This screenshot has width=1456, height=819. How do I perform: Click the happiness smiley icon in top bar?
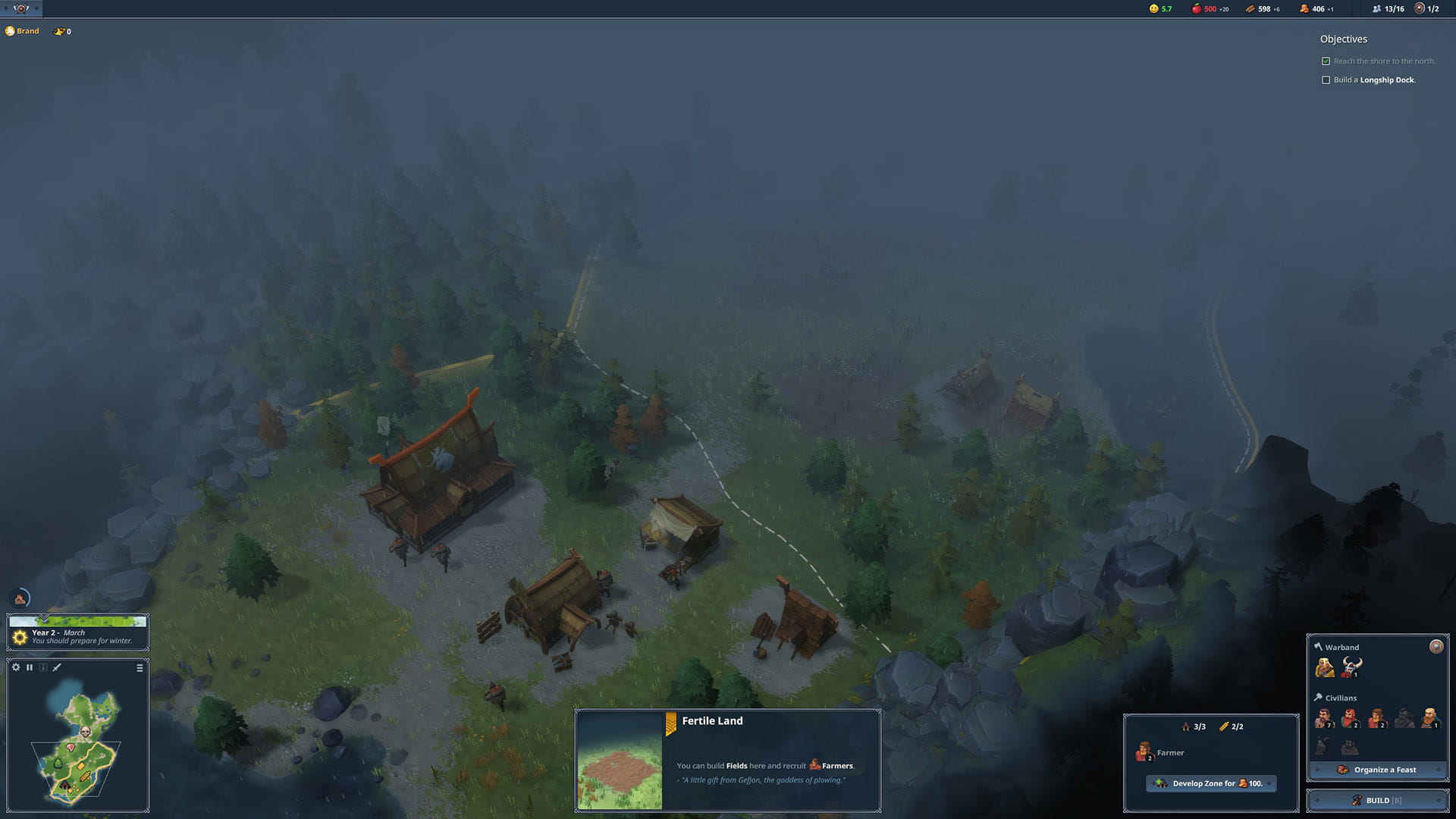(x=1154, y=9)
